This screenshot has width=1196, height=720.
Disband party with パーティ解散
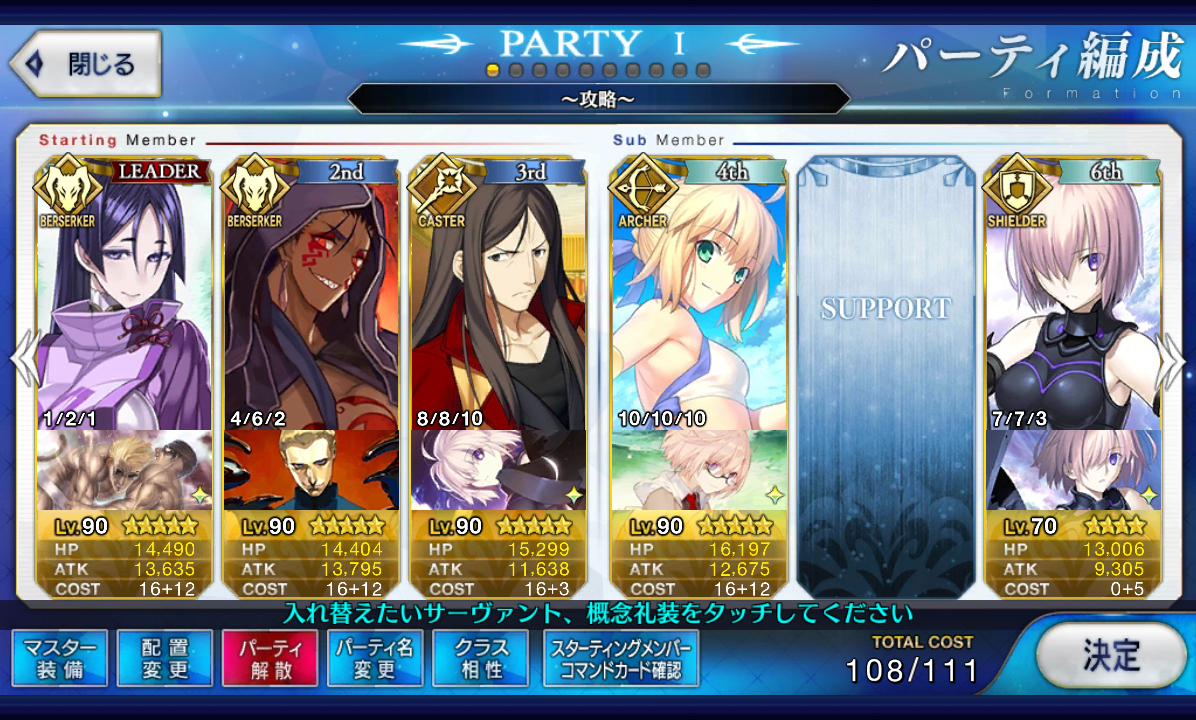(x=270, y=658)
